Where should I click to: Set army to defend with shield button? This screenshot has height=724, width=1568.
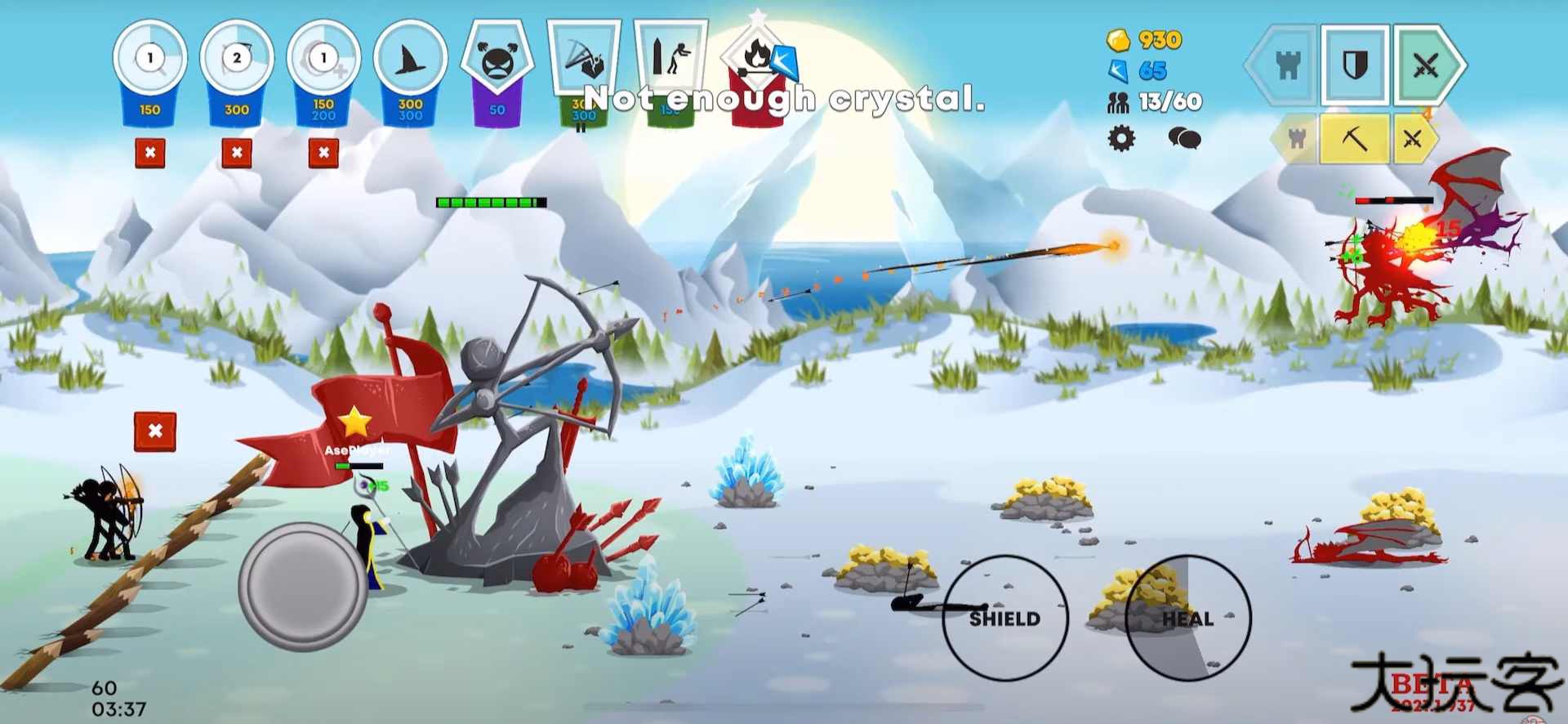tap(1355, 65)
